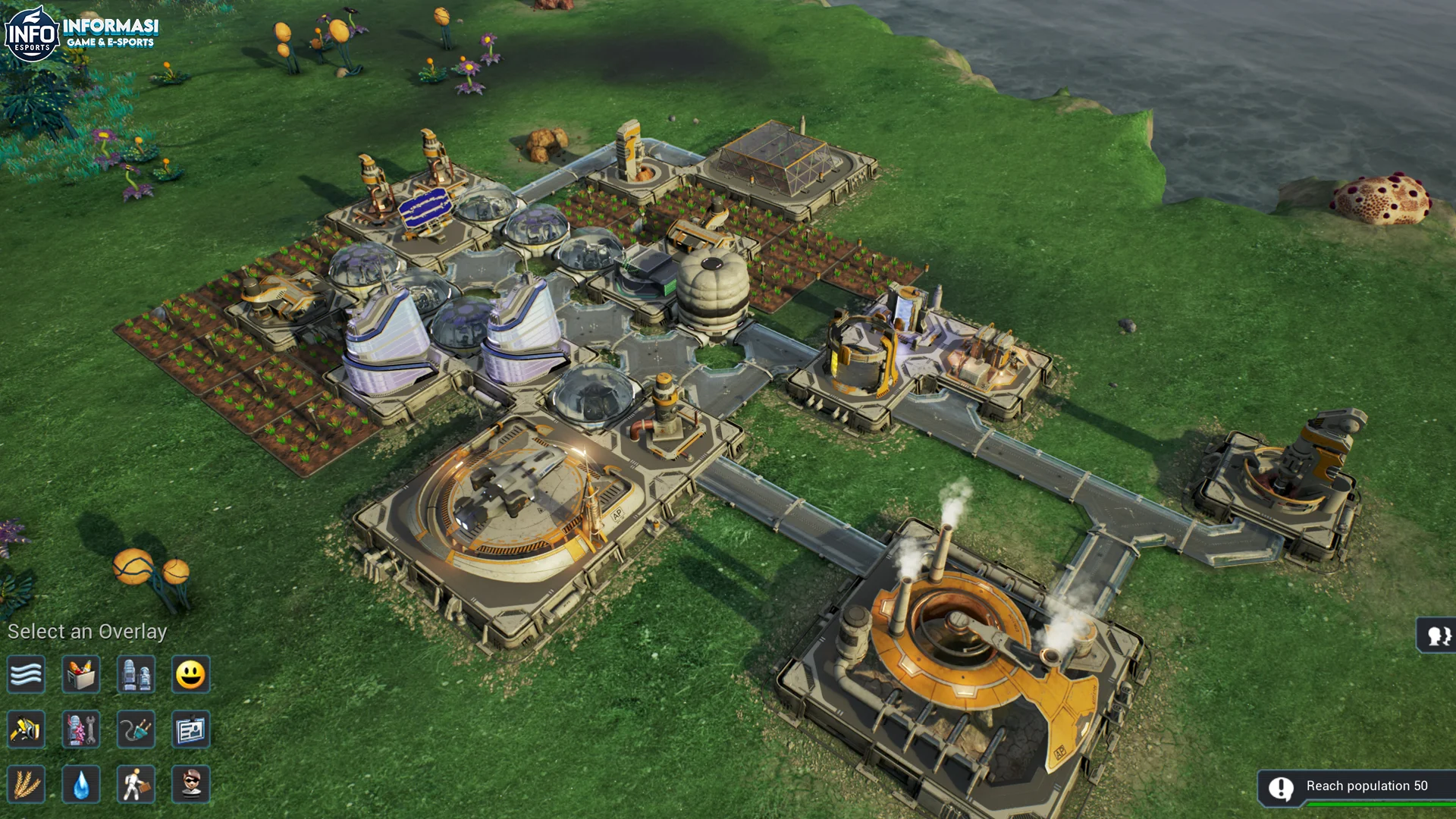
Task: Open the maintenance overlay wrench icon
Action: 81,729
